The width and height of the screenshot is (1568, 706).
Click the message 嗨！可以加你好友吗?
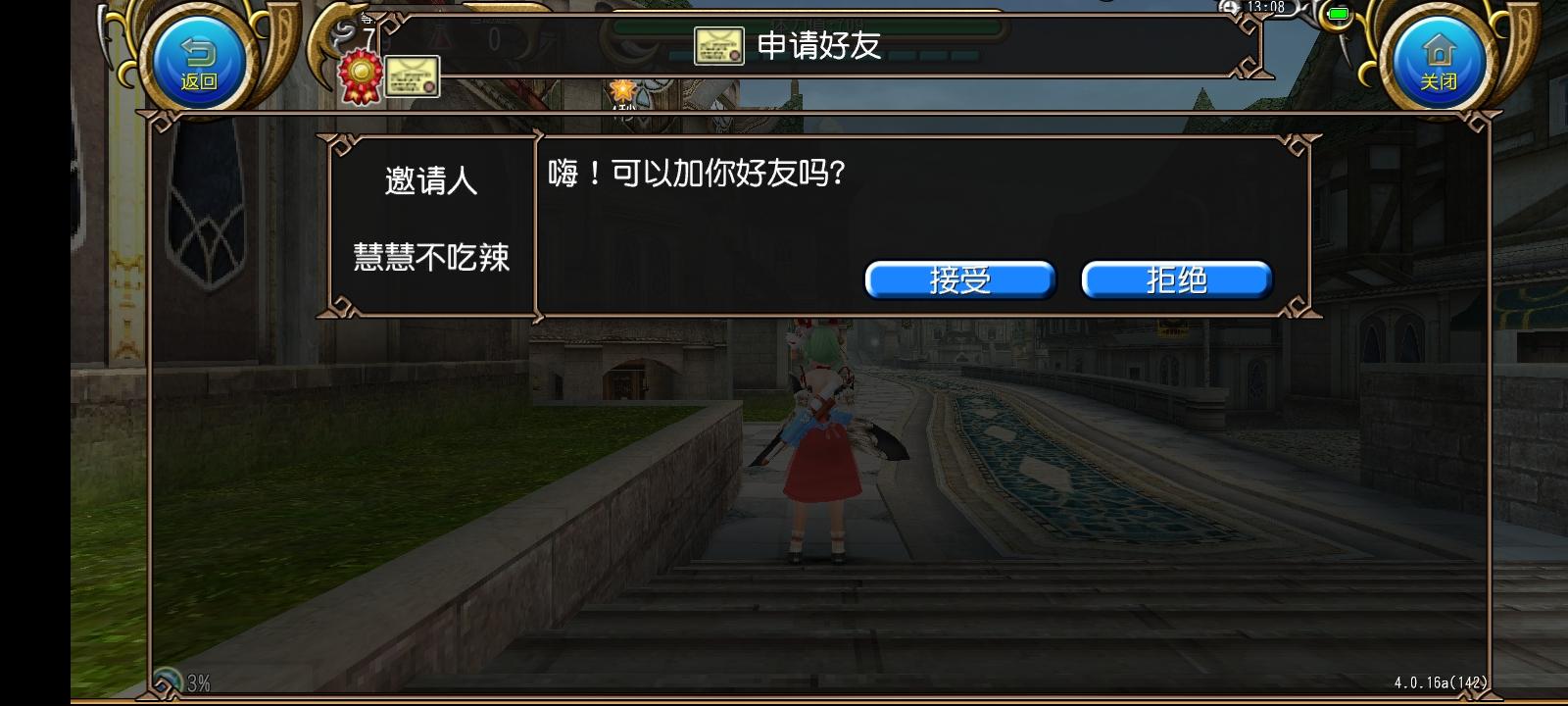click(x=696, y=175)
